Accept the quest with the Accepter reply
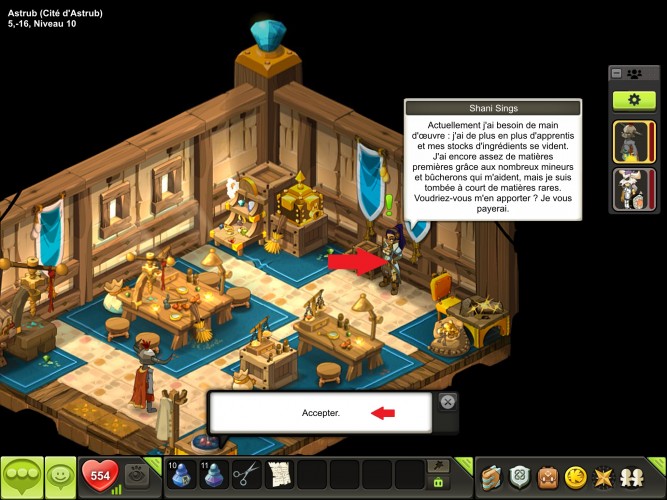 coord(320,412)
